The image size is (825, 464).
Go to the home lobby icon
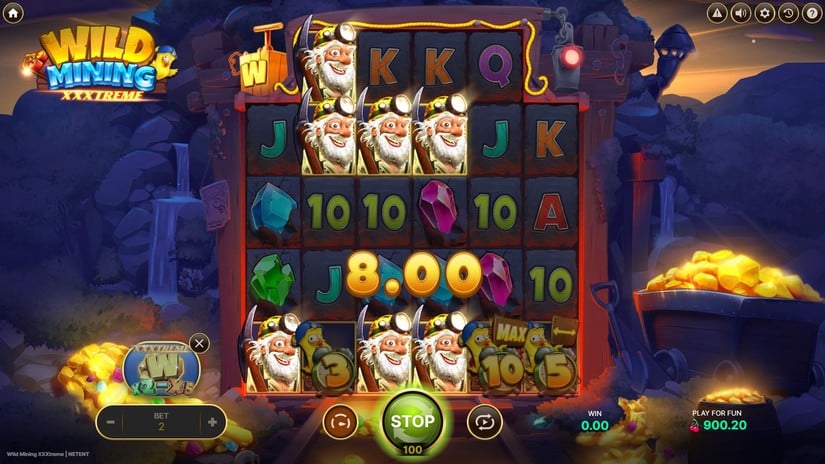(x=13, y=13)
